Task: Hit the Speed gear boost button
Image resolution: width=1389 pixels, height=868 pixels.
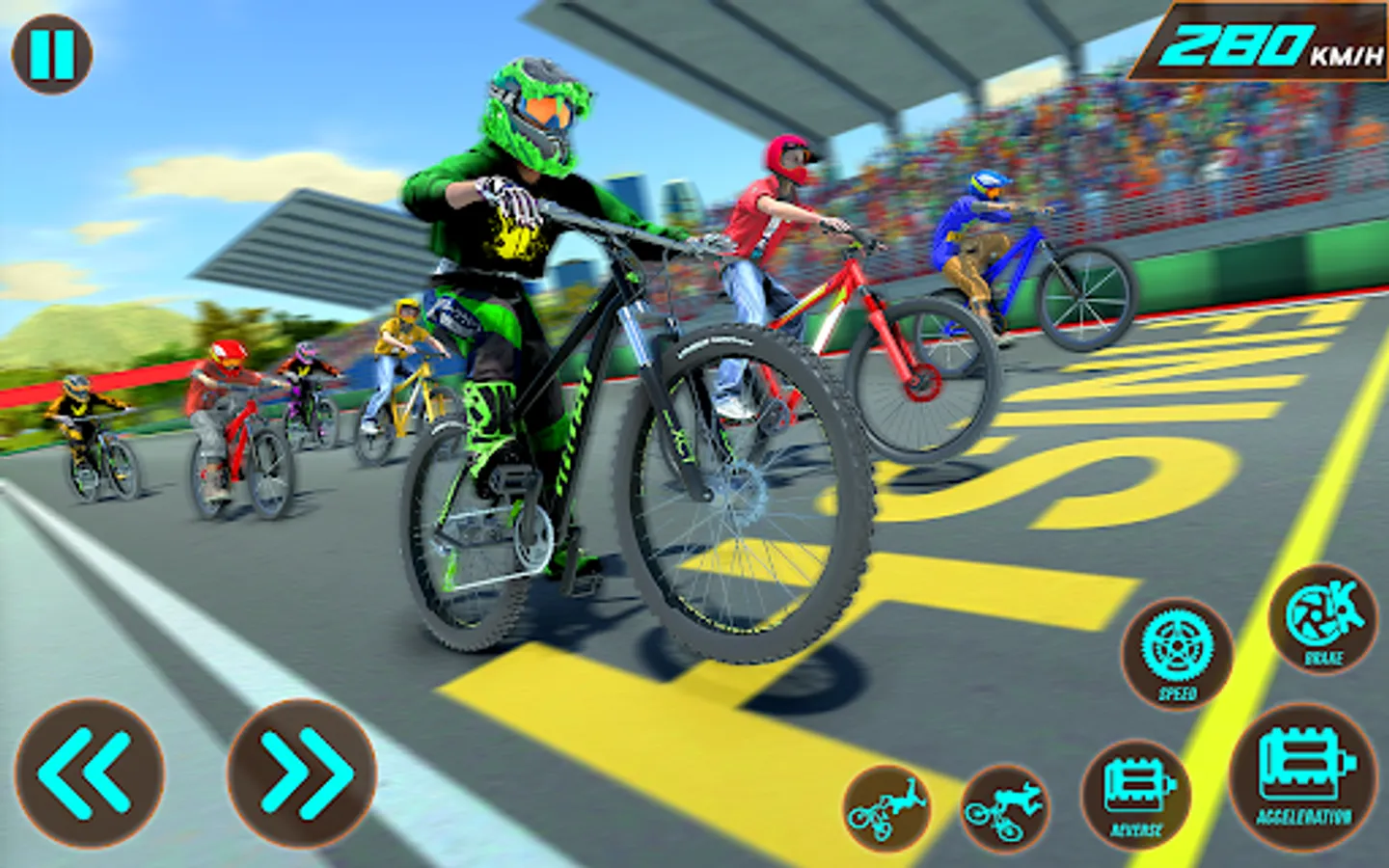Action: pyautogui.click(x=1177, y=653)
